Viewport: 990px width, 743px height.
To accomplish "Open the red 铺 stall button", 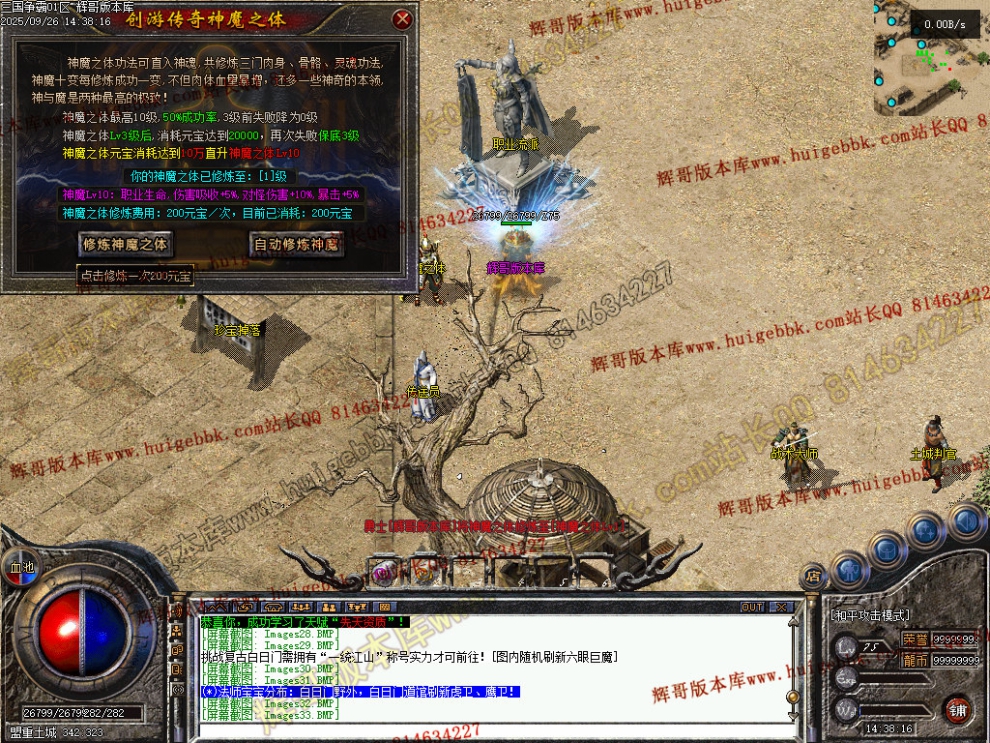I will coord(958,708).
